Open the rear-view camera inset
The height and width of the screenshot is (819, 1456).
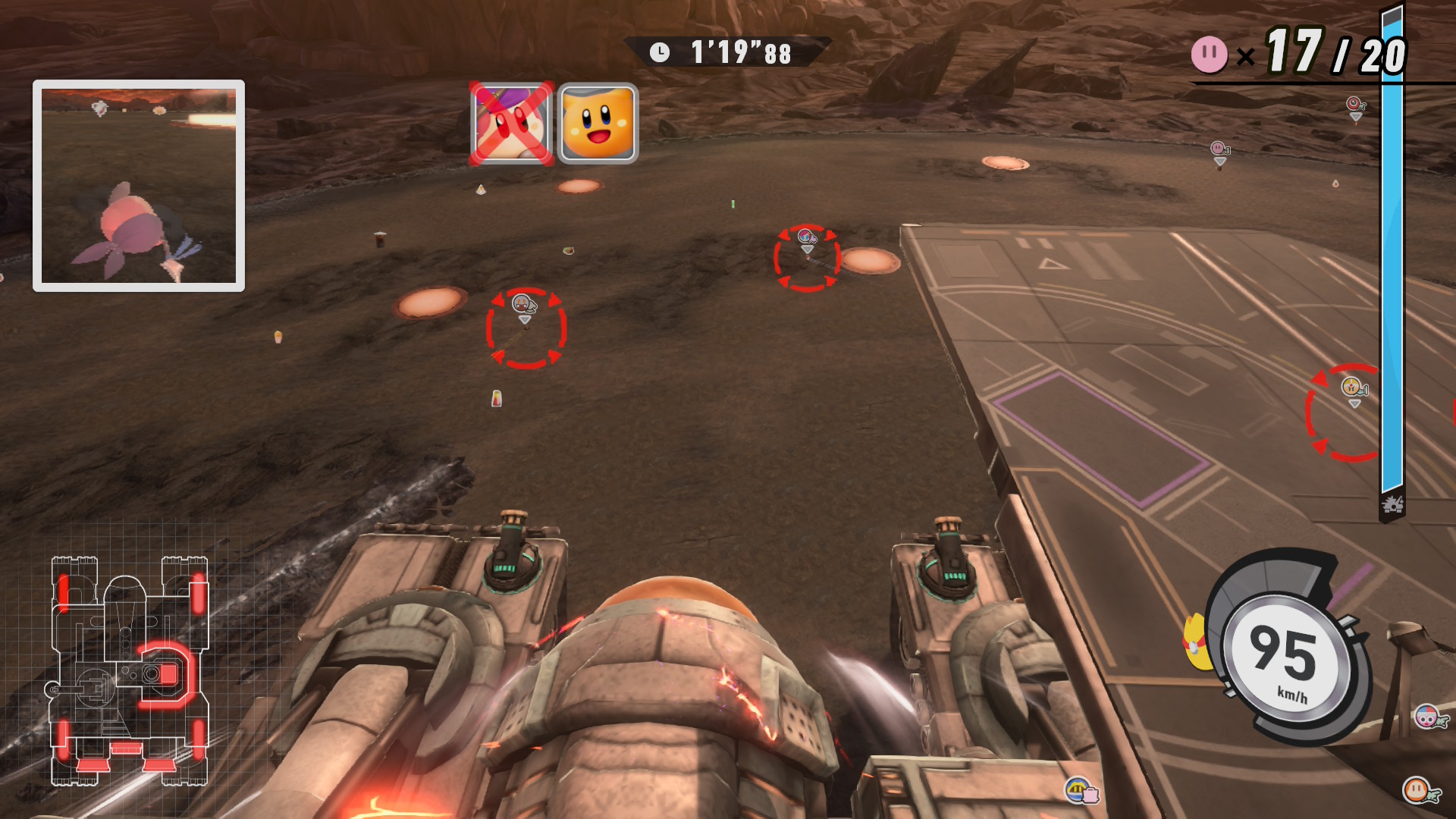139,186
